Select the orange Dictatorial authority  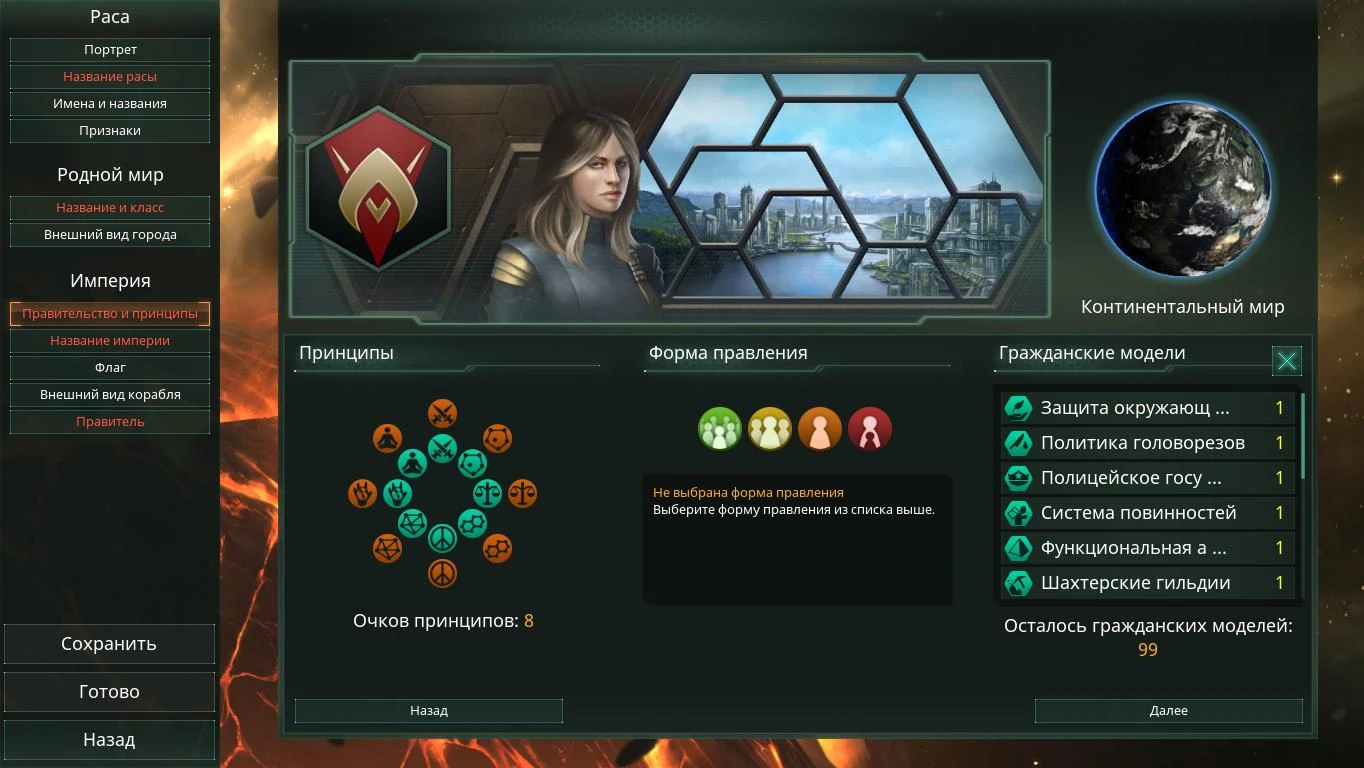click(820, 428)
